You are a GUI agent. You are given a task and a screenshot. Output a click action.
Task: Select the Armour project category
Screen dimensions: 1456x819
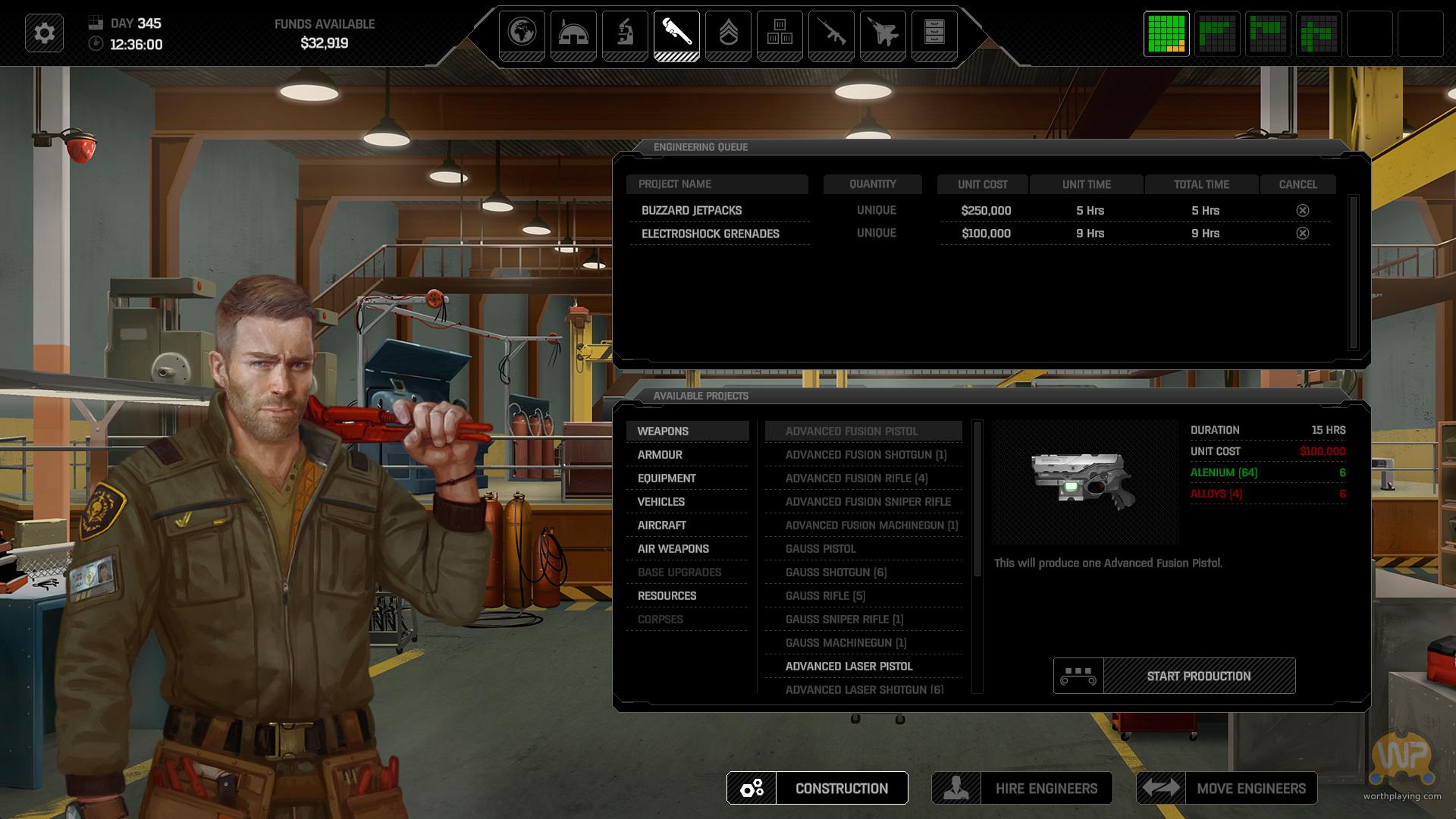pyautogui.click(x=660, y=454)
